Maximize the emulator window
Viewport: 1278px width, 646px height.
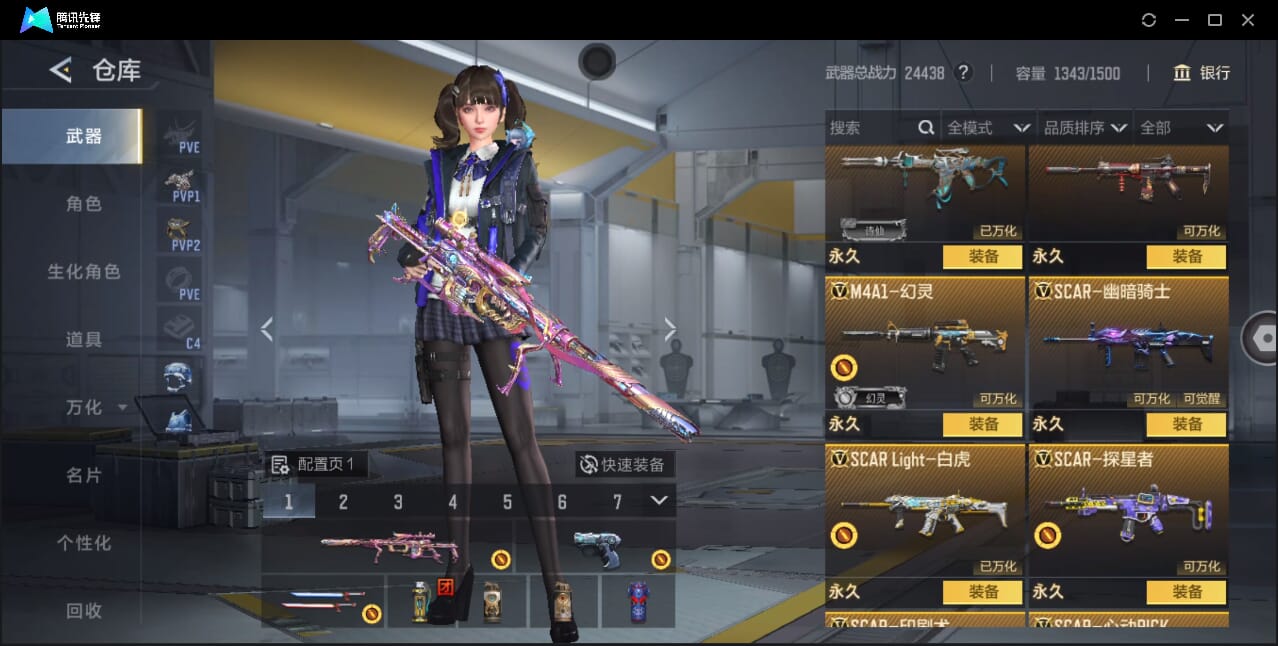click(1215, 20)
